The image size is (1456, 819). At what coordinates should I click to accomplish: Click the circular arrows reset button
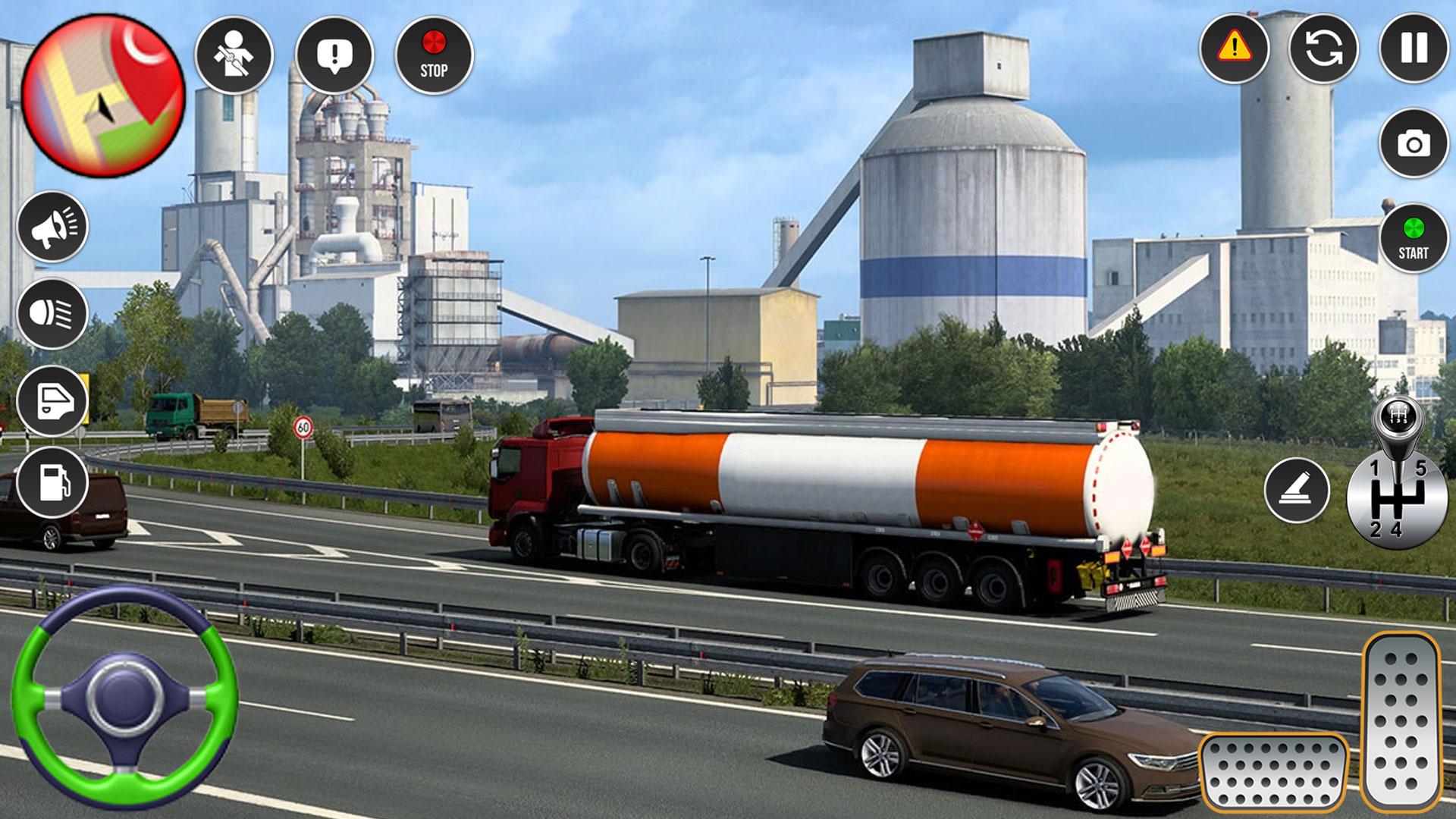coord(1323,48)
